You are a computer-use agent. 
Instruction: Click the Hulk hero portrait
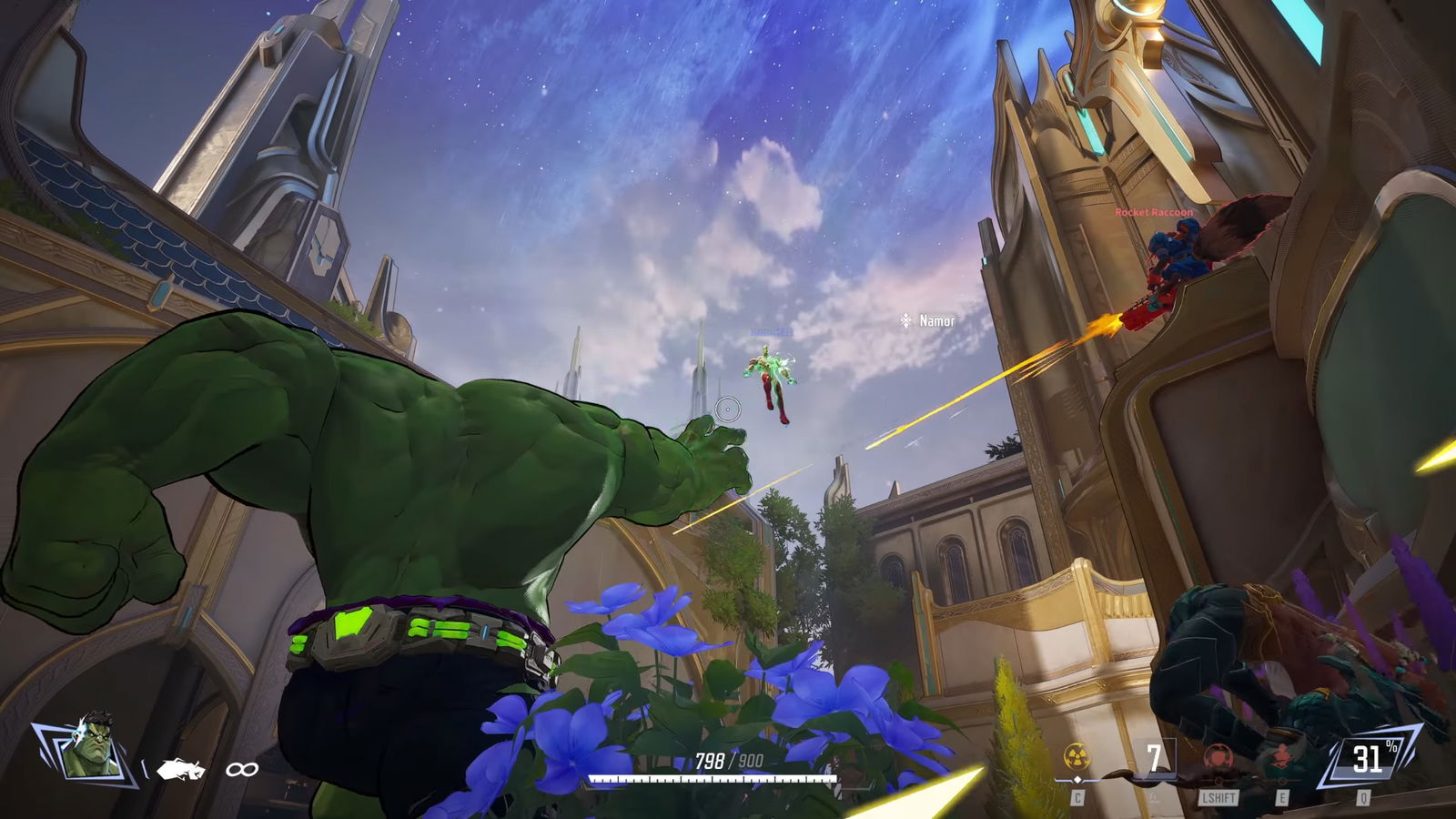tap(88, 746)
